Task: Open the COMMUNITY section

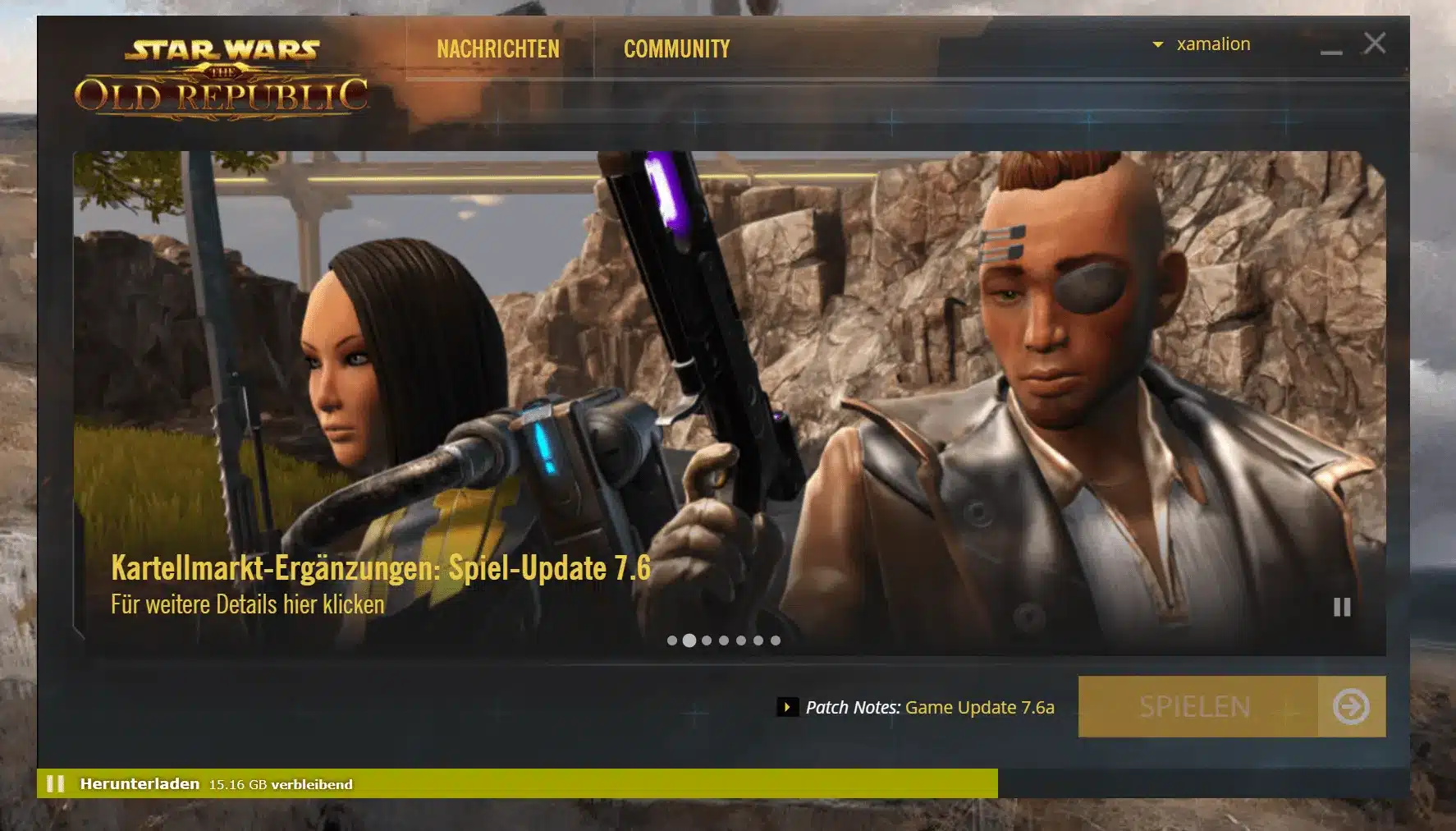Action: pos(676,48)
